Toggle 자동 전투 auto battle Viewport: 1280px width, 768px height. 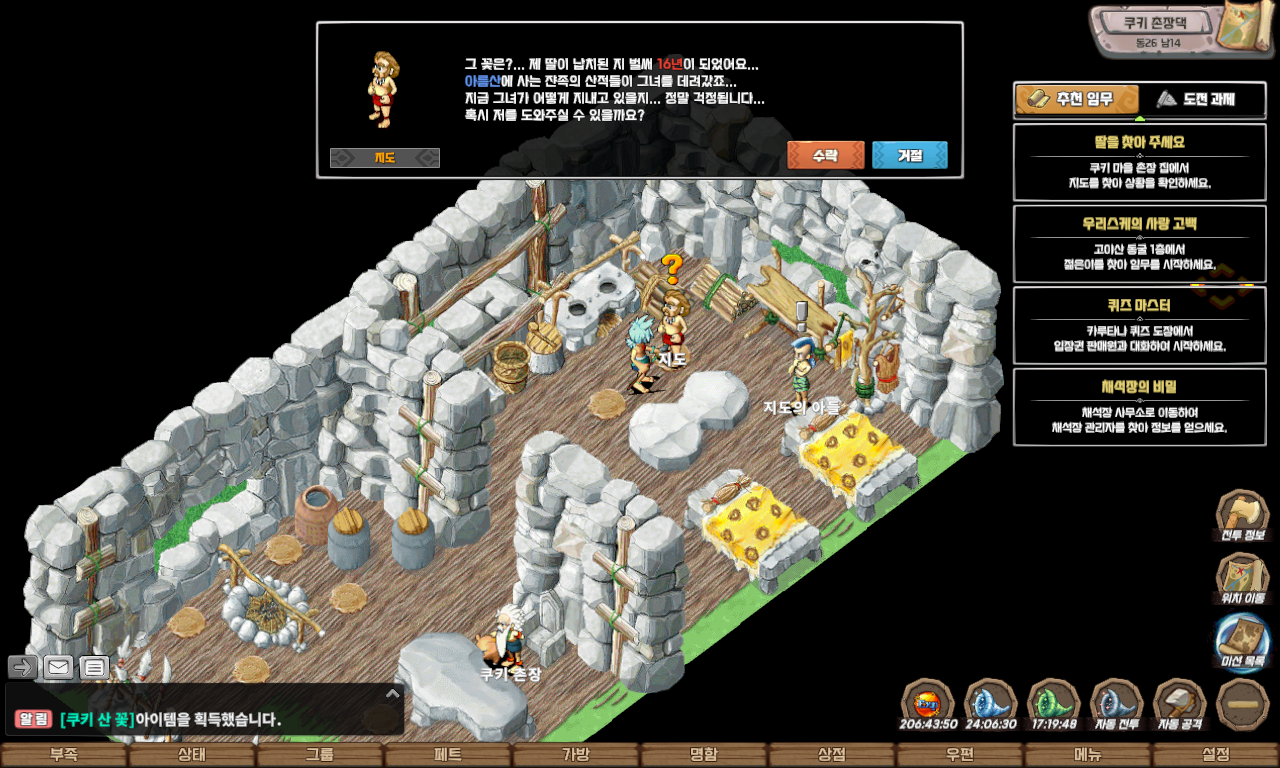[x=1117, y=705]
